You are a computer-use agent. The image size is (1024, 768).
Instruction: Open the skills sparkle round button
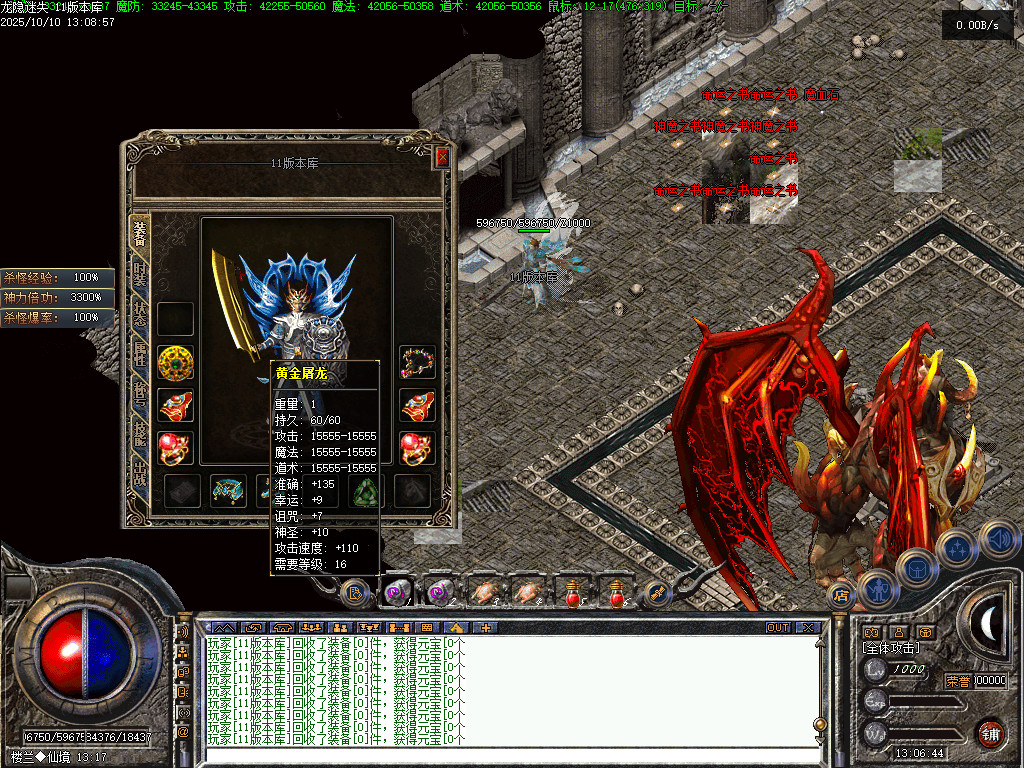click(957, 548)
